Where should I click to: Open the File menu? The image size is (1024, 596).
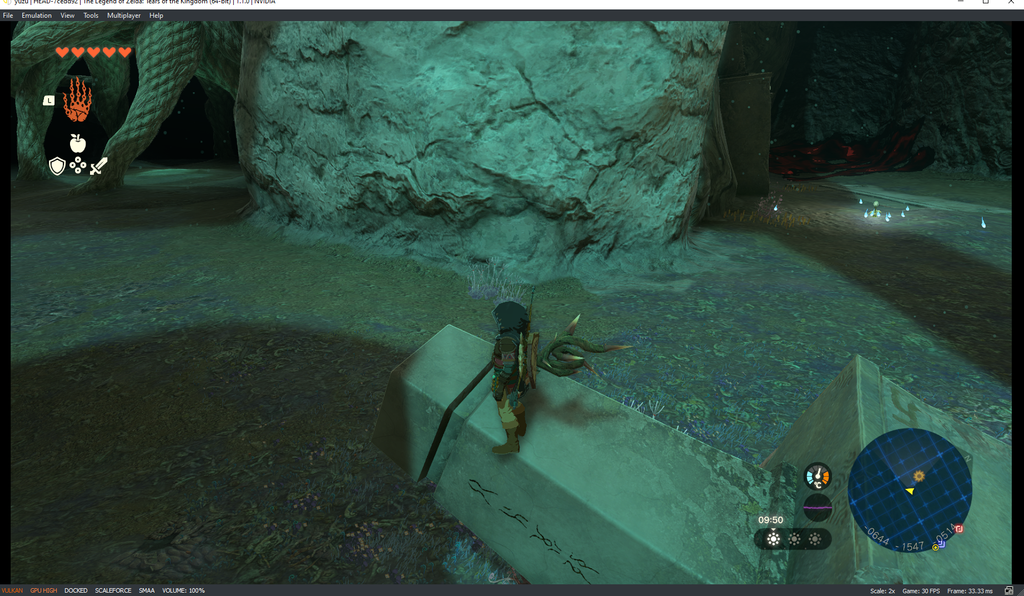point(8,16)
